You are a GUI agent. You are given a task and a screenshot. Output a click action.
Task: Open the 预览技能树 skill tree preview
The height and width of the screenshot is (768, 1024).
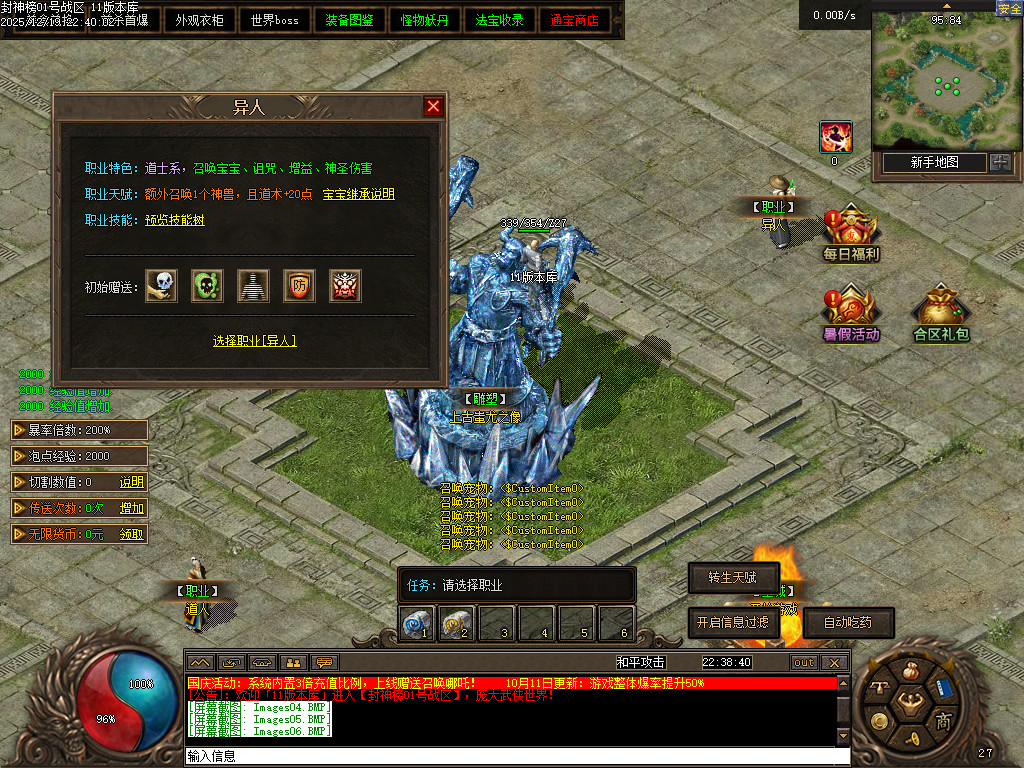point(175,220)
